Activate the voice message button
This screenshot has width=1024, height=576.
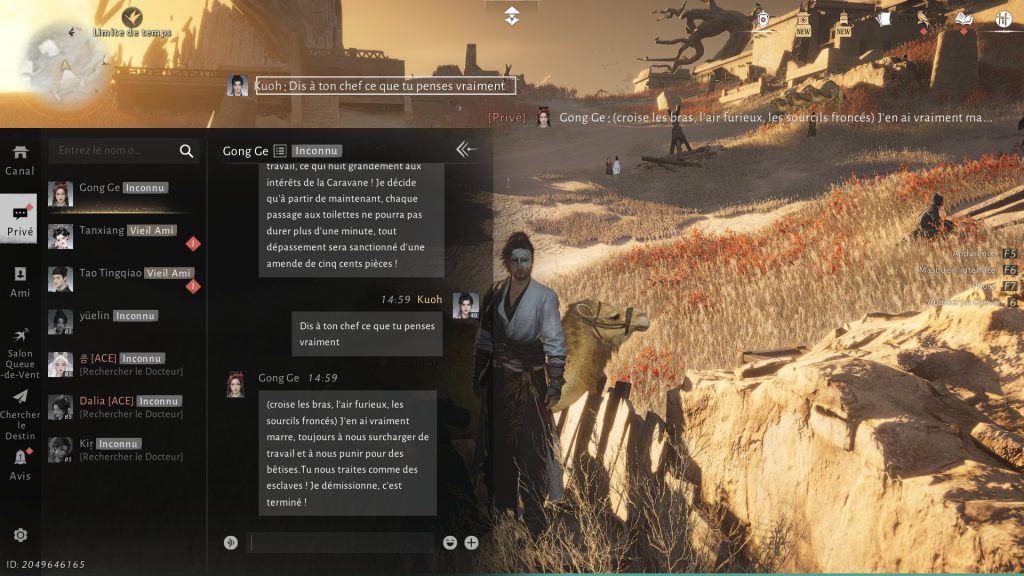231,543
